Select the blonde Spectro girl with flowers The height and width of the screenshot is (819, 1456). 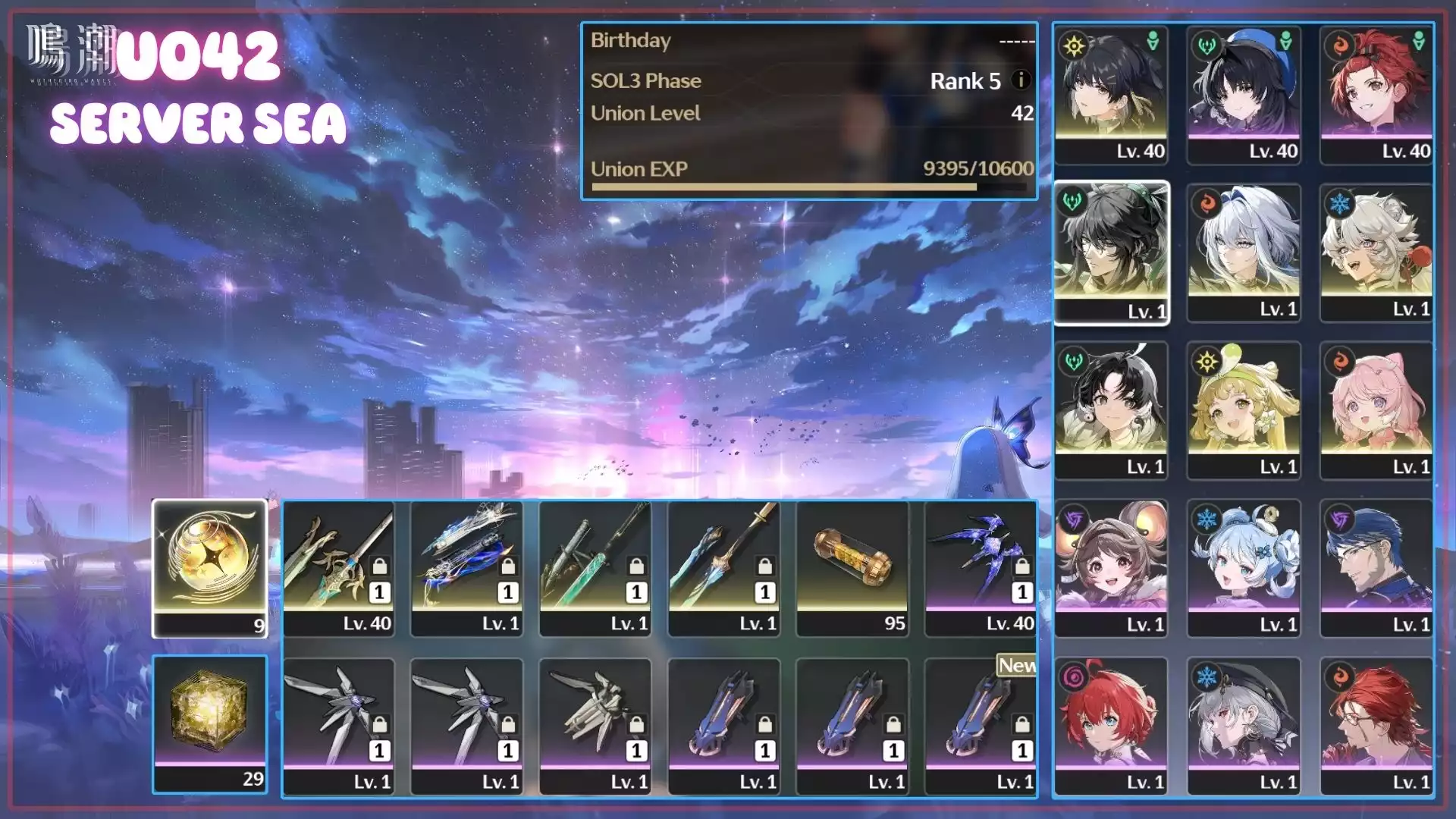1244,410
